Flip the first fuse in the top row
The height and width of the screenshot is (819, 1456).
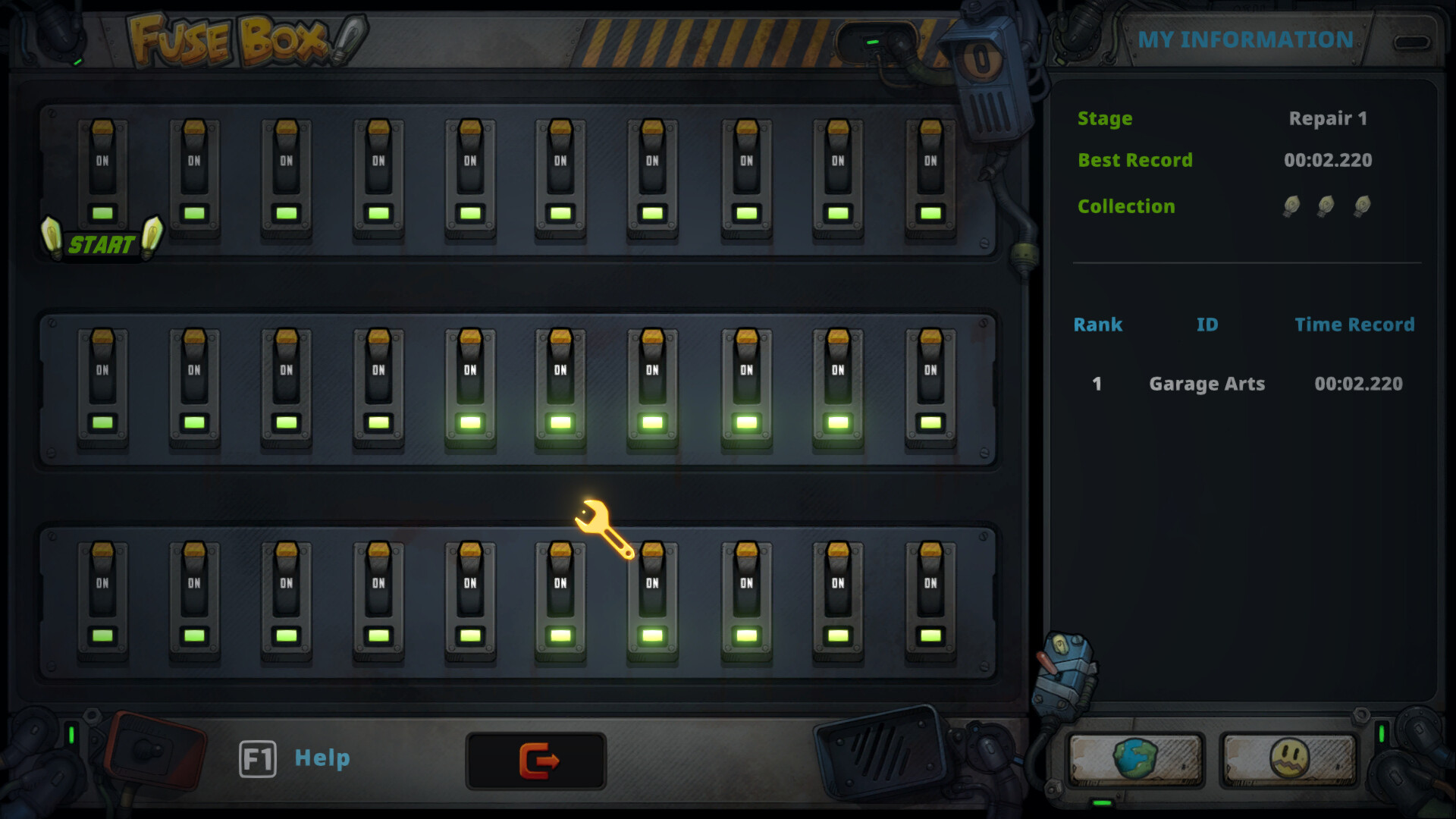103,174
